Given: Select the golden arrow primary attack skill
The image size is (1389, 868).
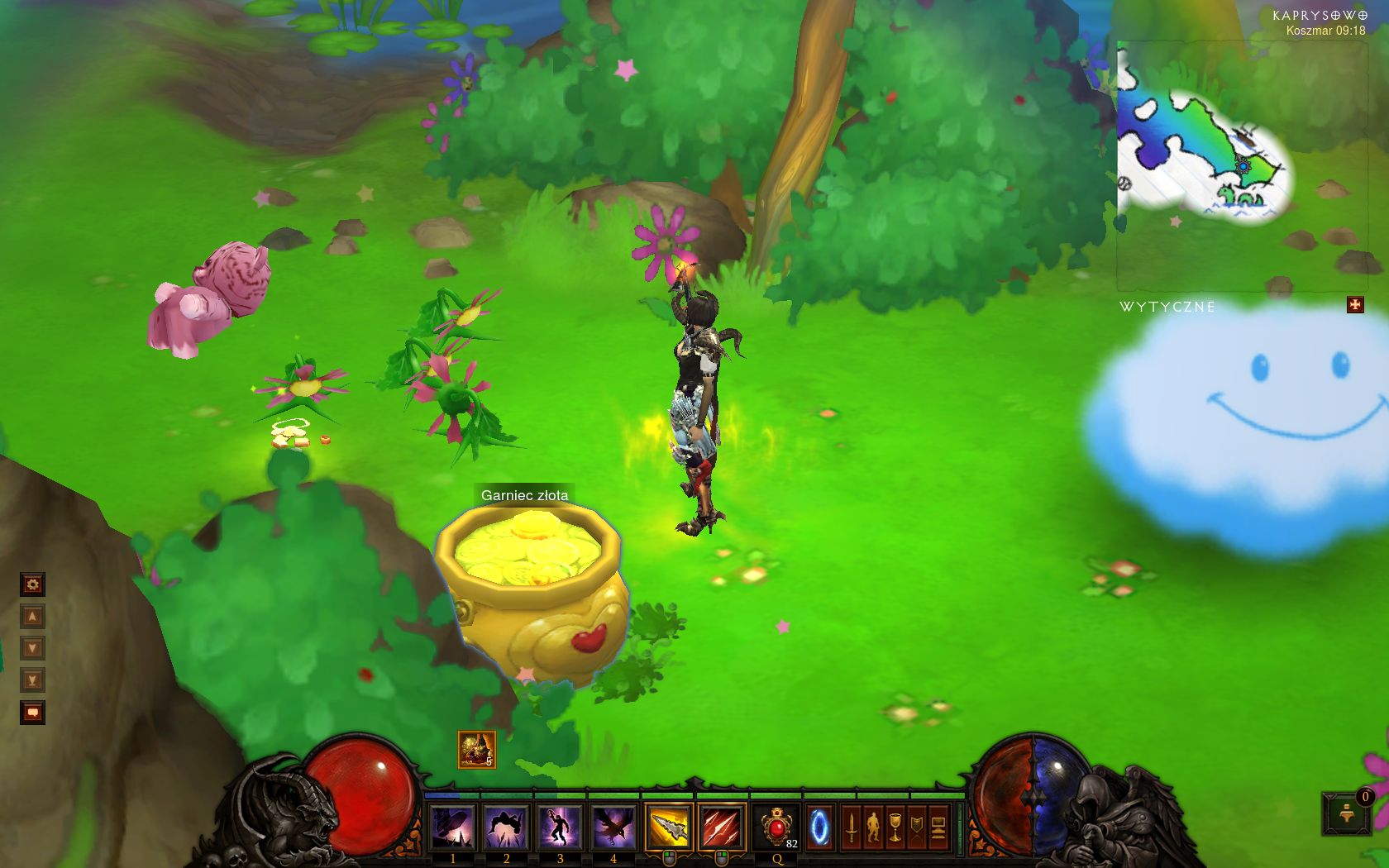Looking at the screenshot, I should (669, 827).
